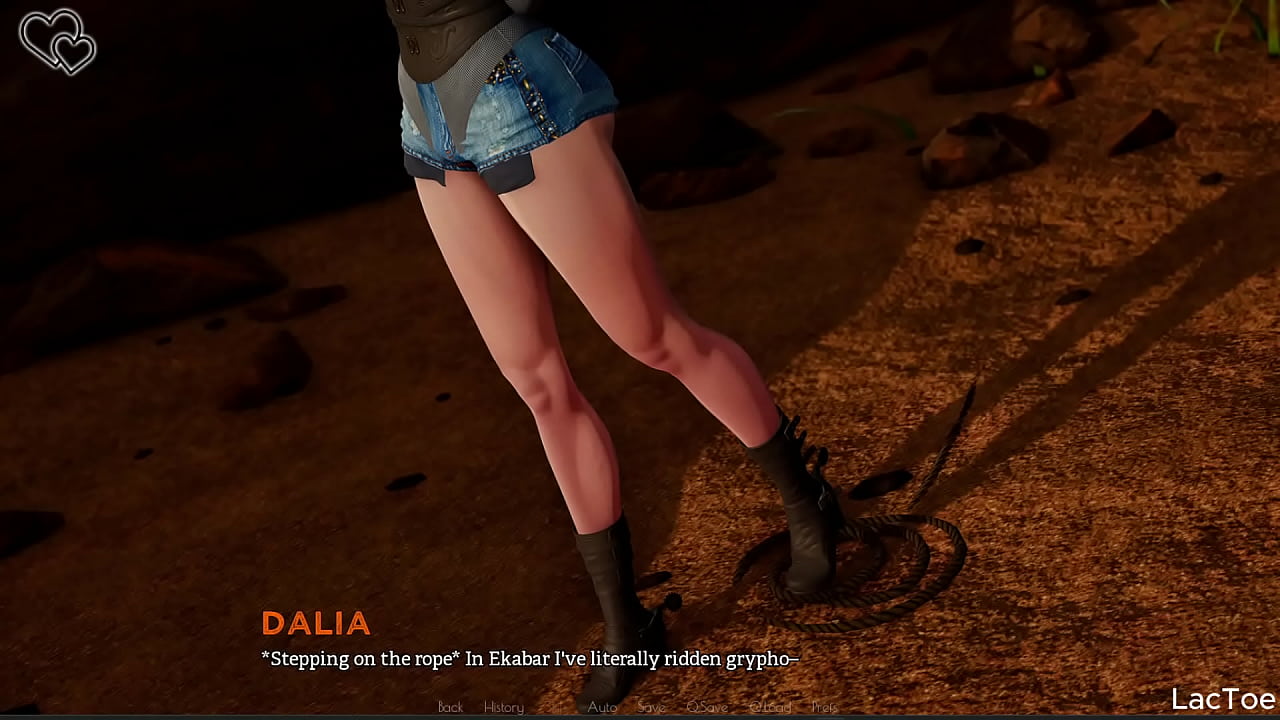The height and width of the screenshot is (720, 1280).
Task: Quick load with Q.Load
Action: pyautogui.click(x=770, y=707)
